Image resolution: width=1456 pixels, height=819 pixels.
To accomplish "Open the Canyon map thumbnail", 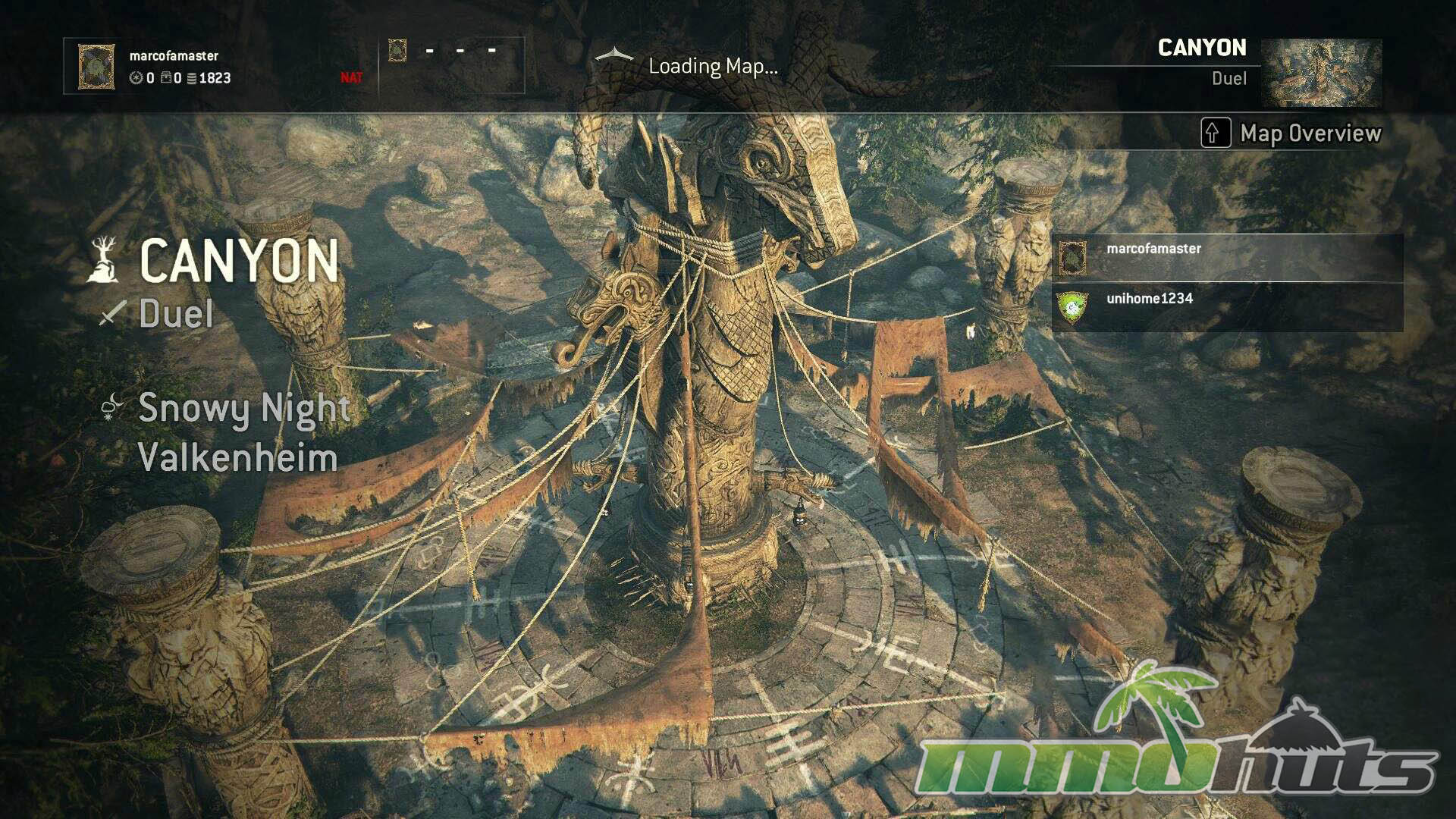I will [1321, 73].
